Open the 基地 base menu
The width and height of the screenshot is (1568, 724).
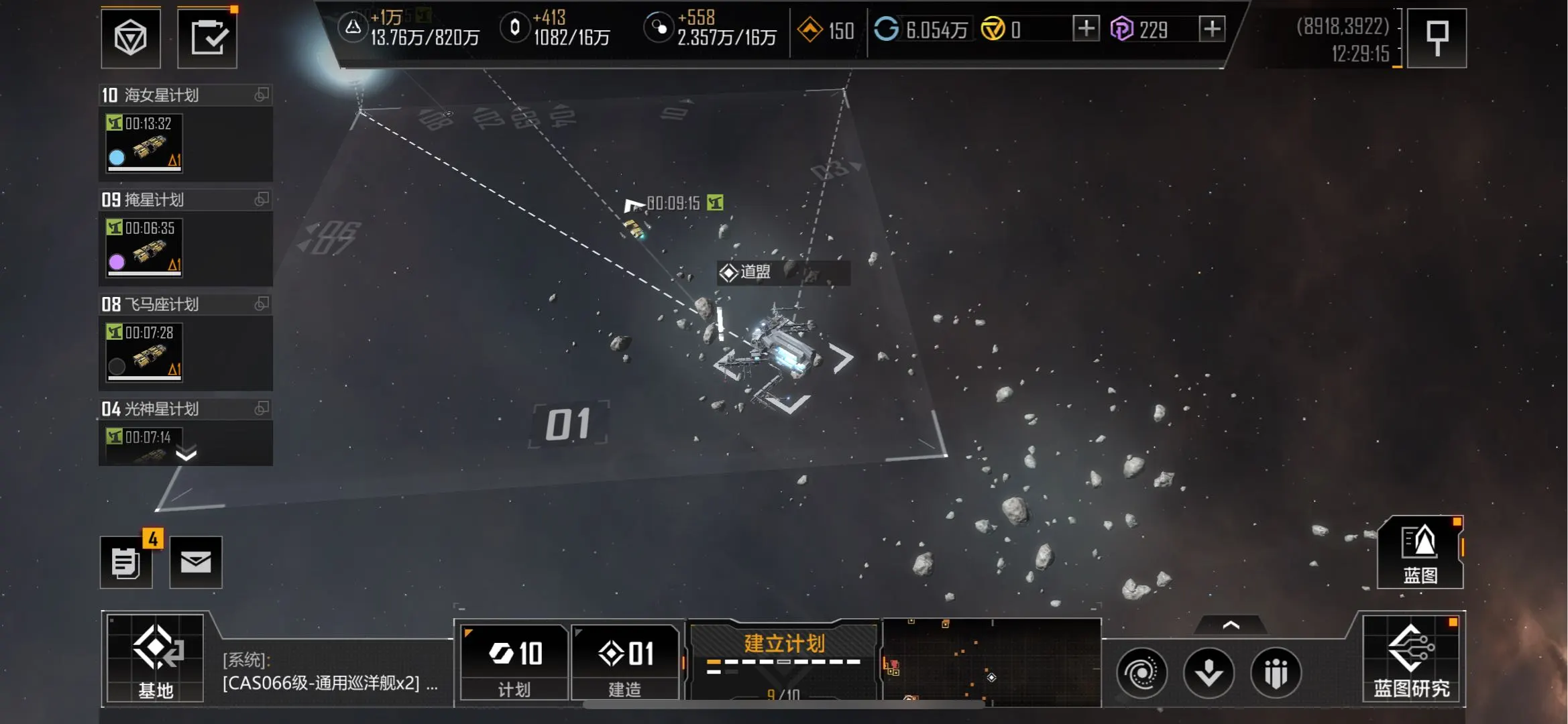pyautogui.click(x=156, y=658)
